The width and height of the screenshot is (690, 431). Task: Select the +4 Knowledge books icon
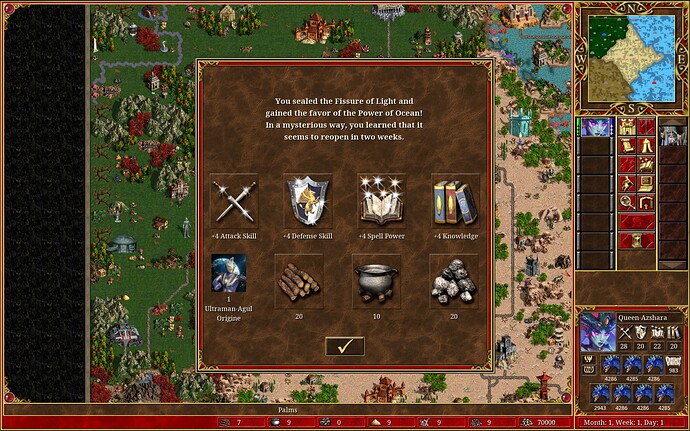tap(455, 199)
